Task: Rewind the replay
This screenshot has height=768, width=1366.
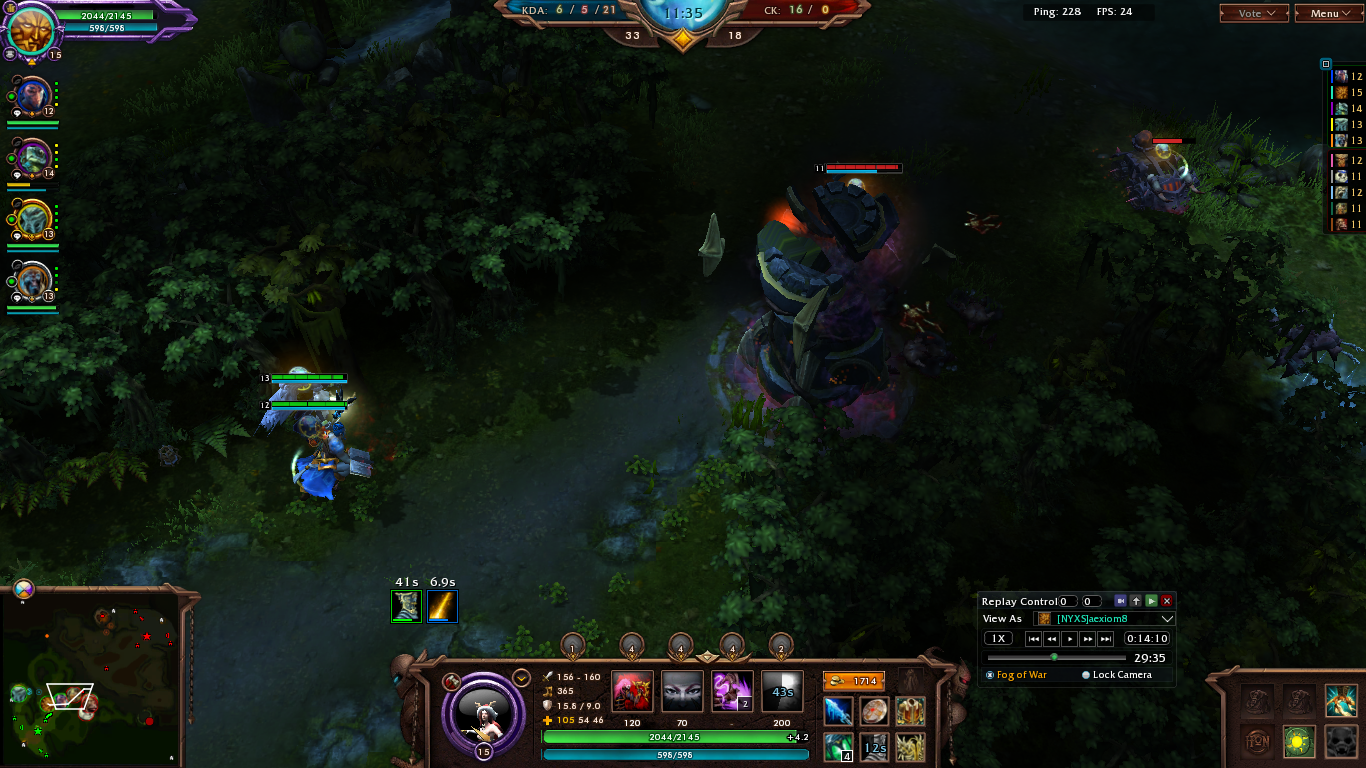Action: coord(1052,639)
